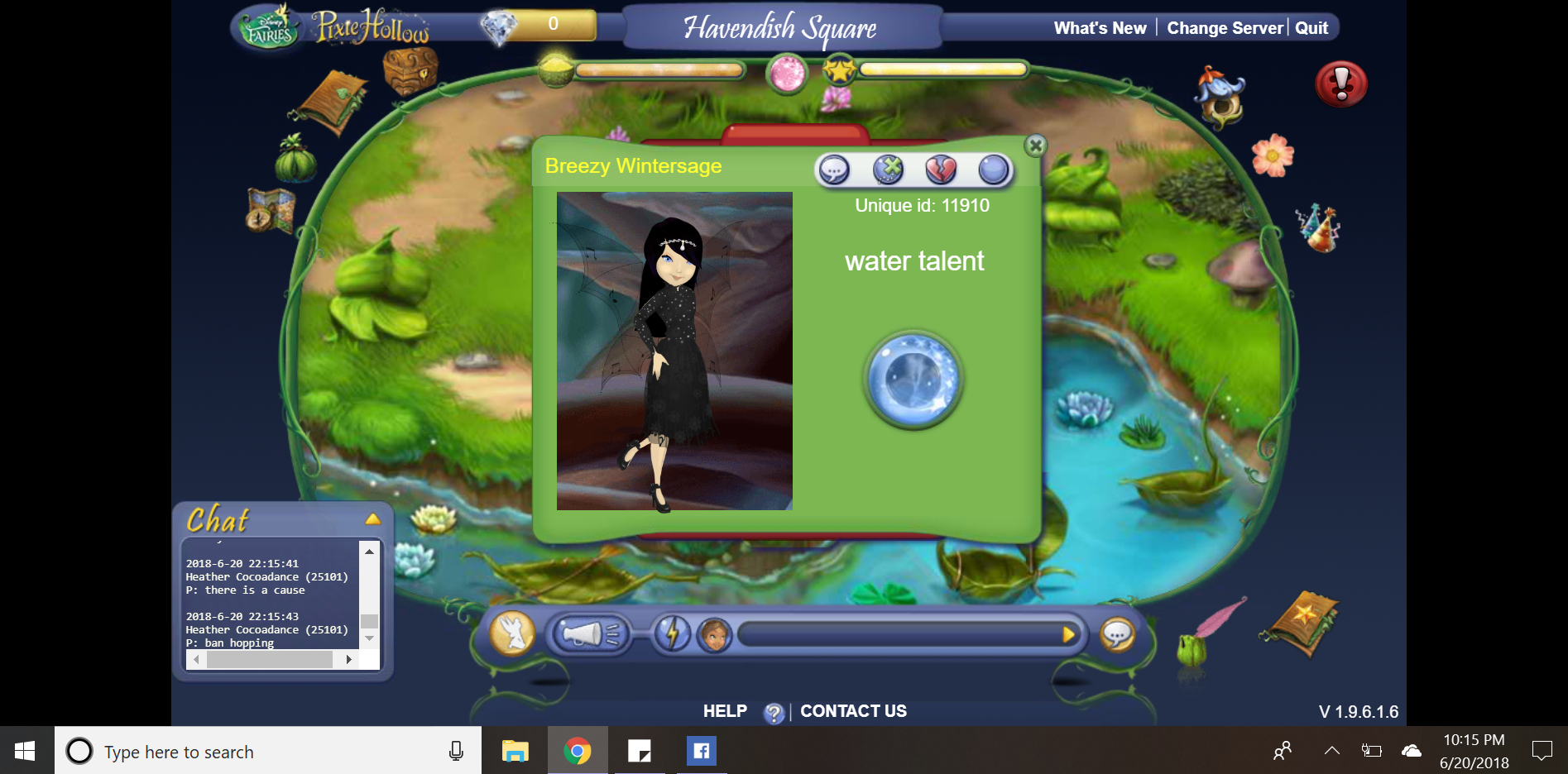
Task: Open the What's New menu
Action: coord(1099,27)
